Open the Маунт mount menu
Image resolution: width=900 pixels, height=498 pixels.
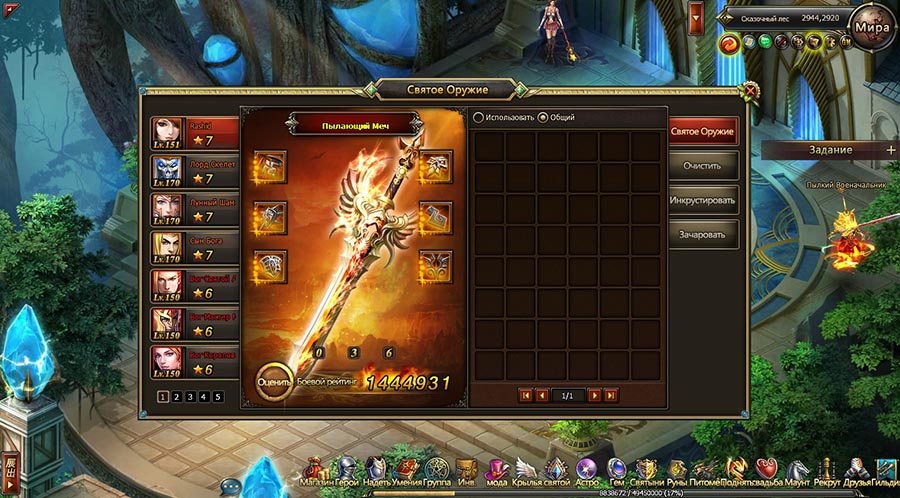tap(798, 468)
